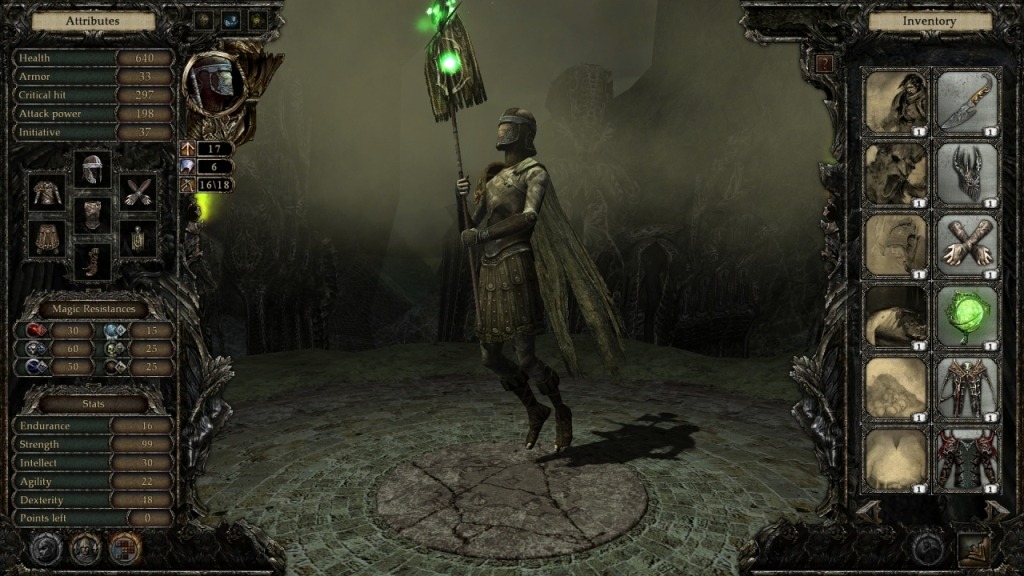Select the leather bracers in inventory

(x=967, y=244)
